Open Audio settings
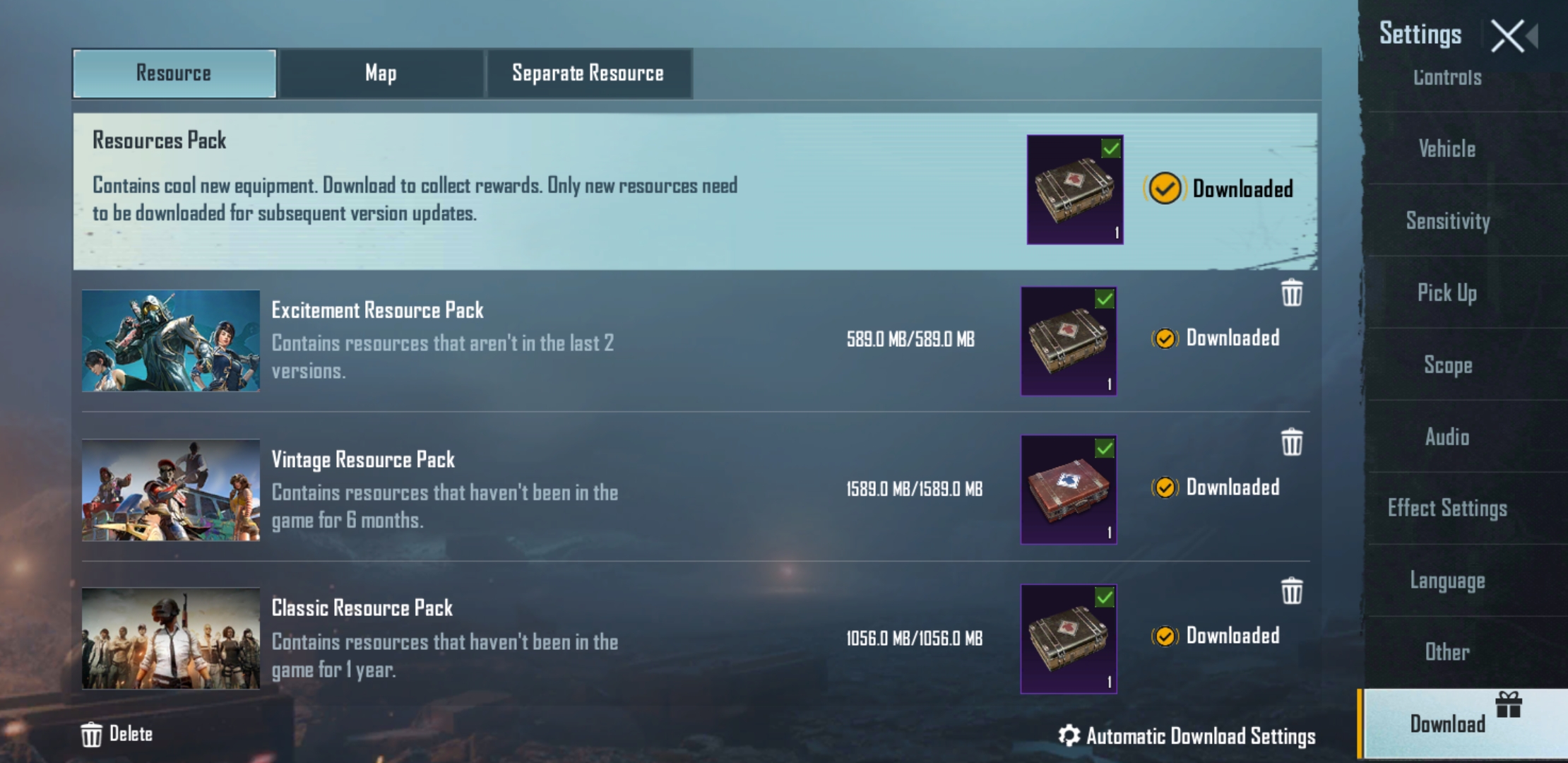The width and height of the screenshot is (1568, 763). coord(1447,437)
